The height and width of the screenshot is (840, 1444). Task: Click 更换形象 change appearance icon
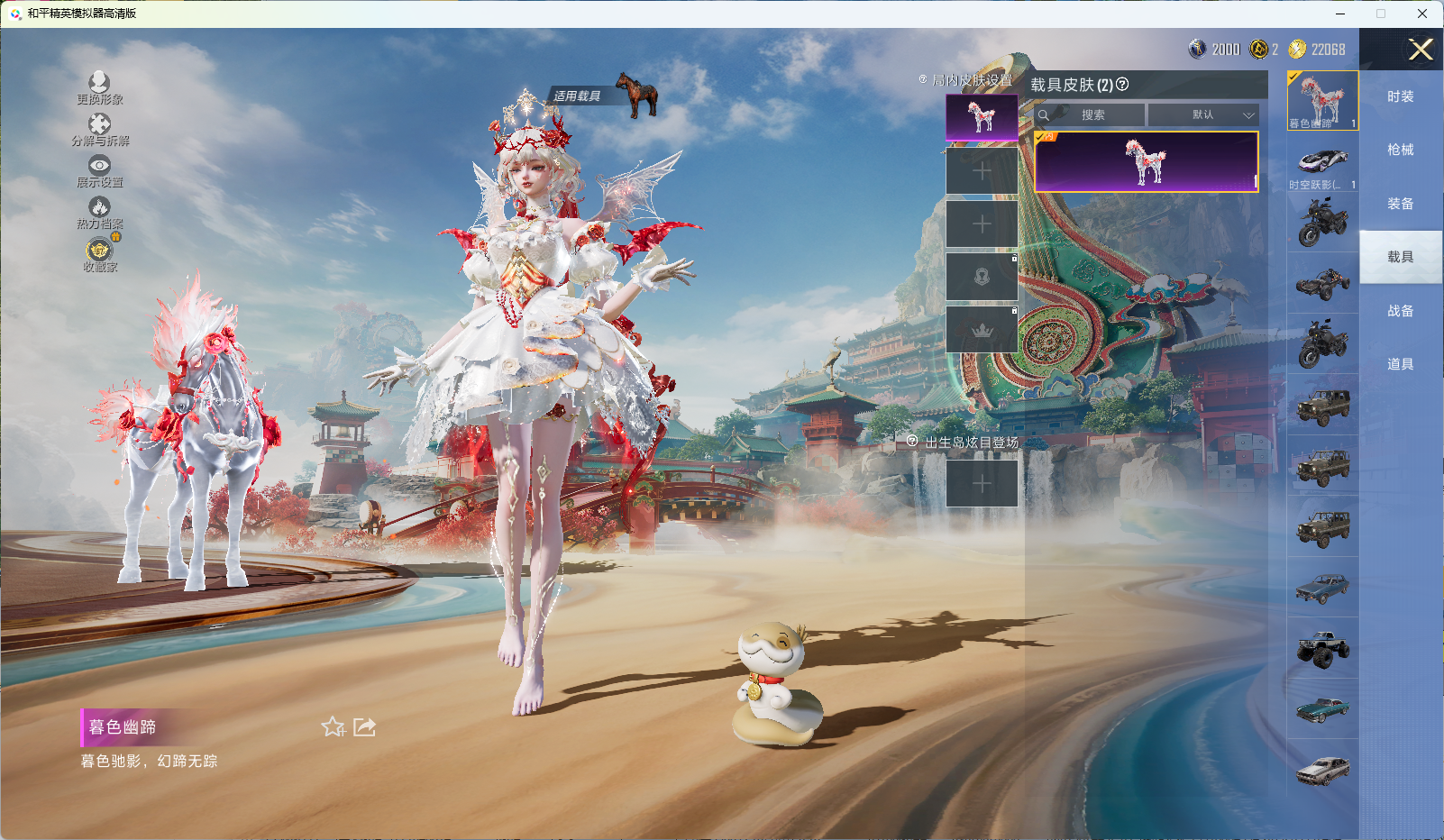[99, 84]
